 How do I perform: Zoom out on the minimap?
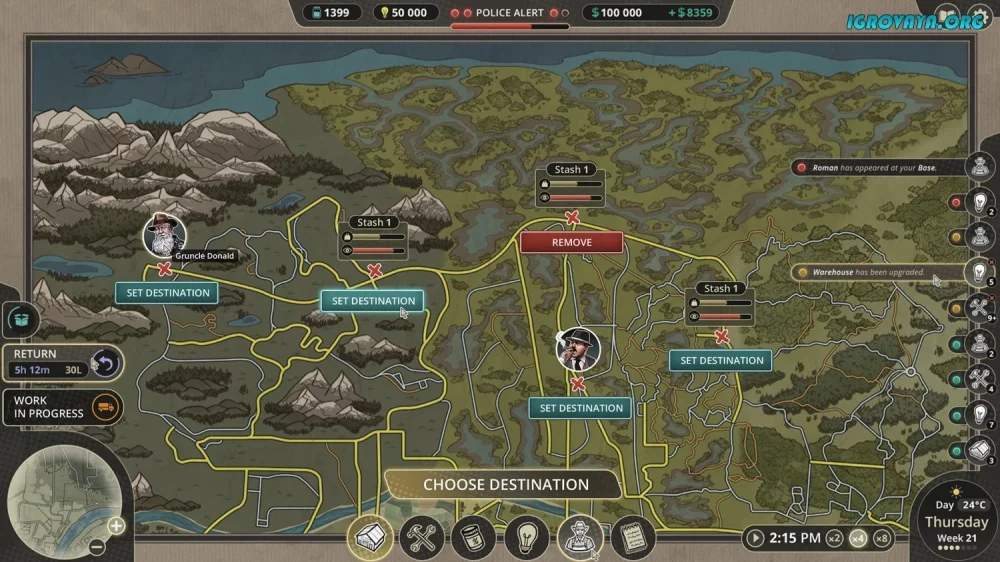tap(96, 547)
